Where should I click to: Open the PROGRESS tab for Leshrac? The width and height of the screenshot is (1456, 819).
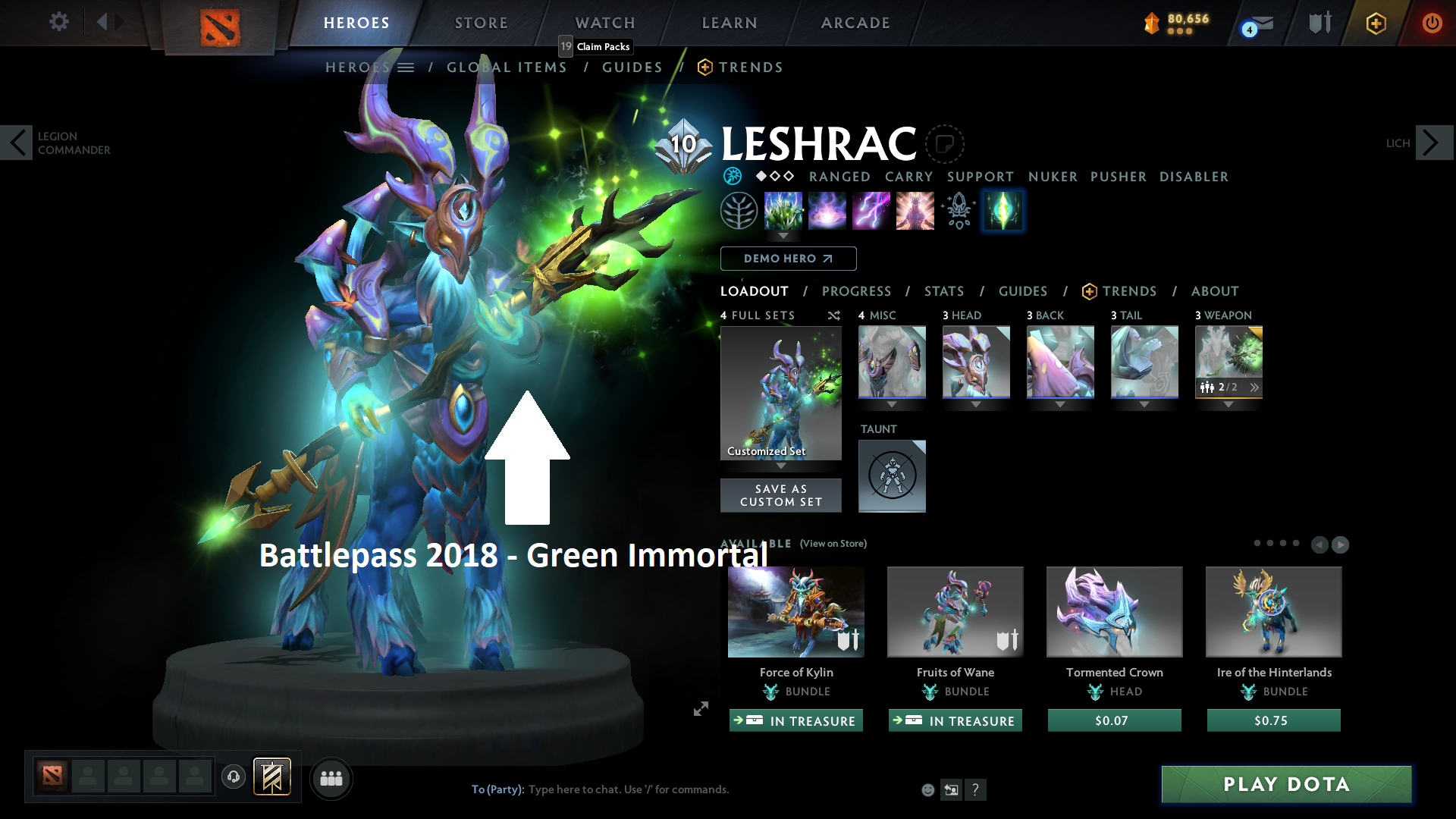857,291
